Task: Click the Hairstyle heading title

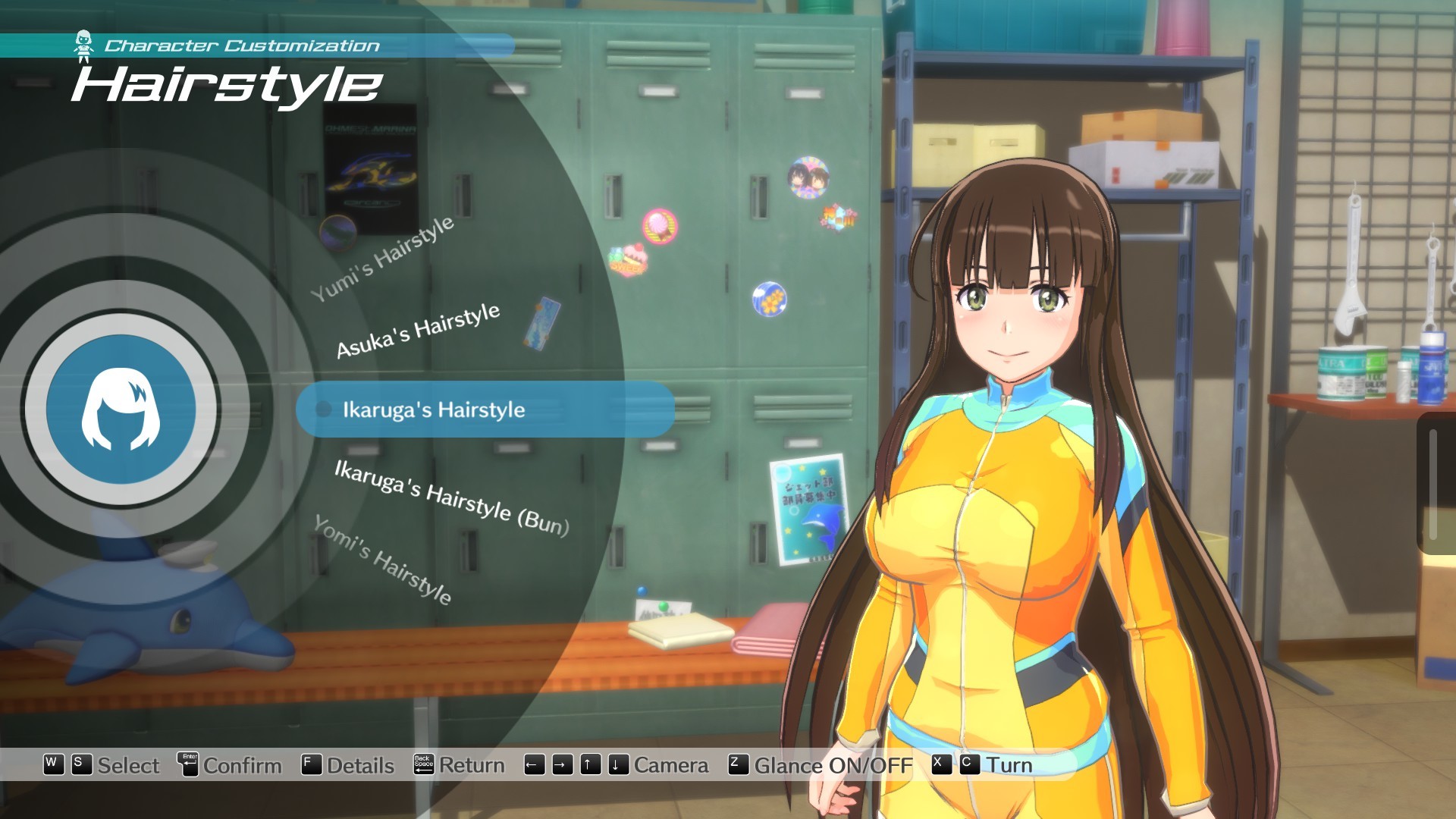Action: pos(225,86)
